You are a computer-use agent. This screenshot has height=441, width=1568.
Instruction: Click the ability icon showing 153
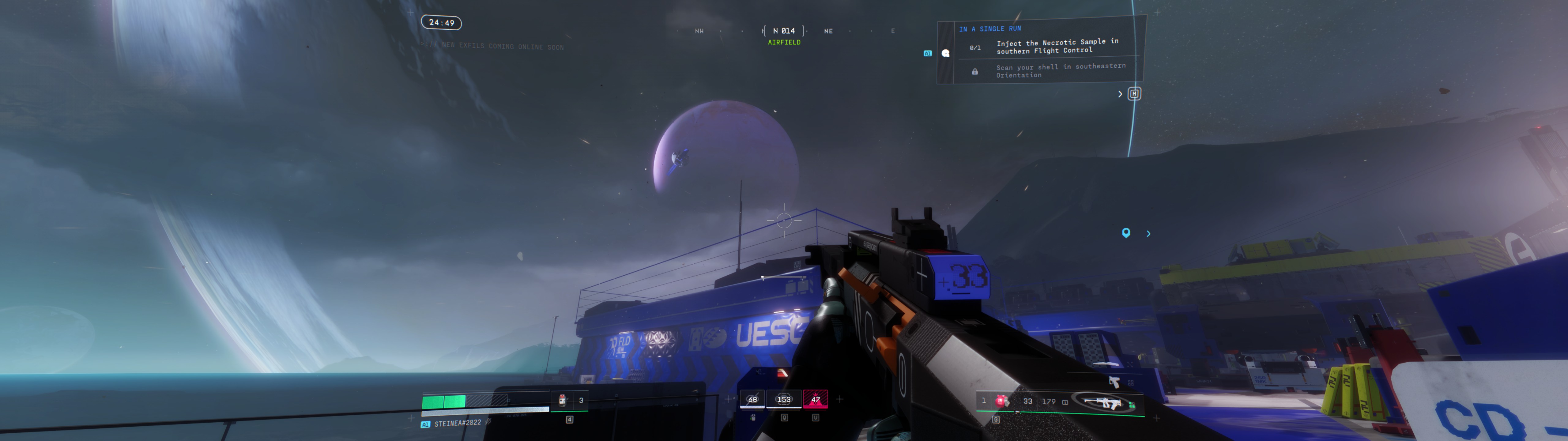[783, 400]
